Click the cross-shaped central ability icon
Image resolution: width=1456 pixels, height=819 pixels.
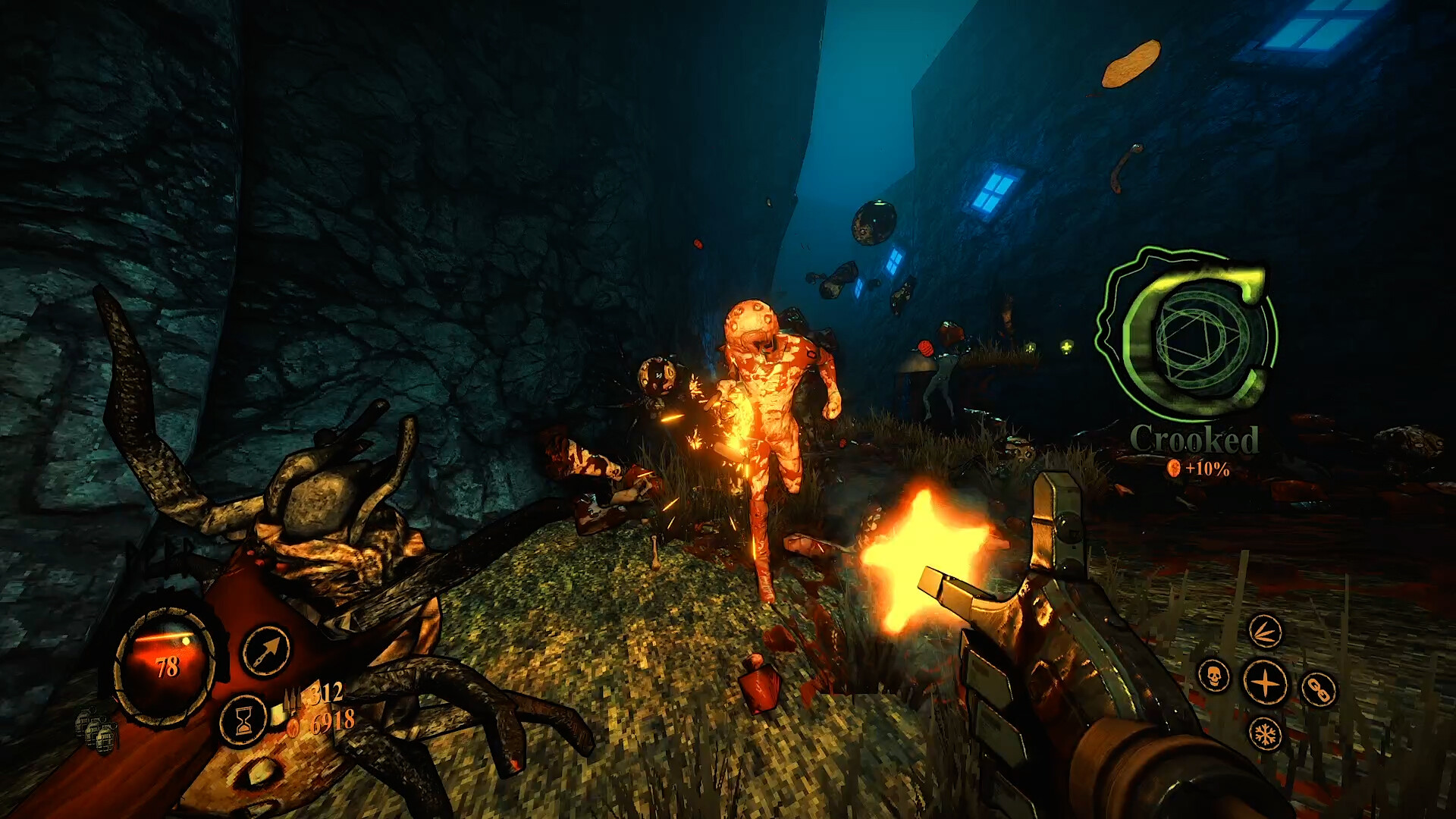pos(1265,682)
